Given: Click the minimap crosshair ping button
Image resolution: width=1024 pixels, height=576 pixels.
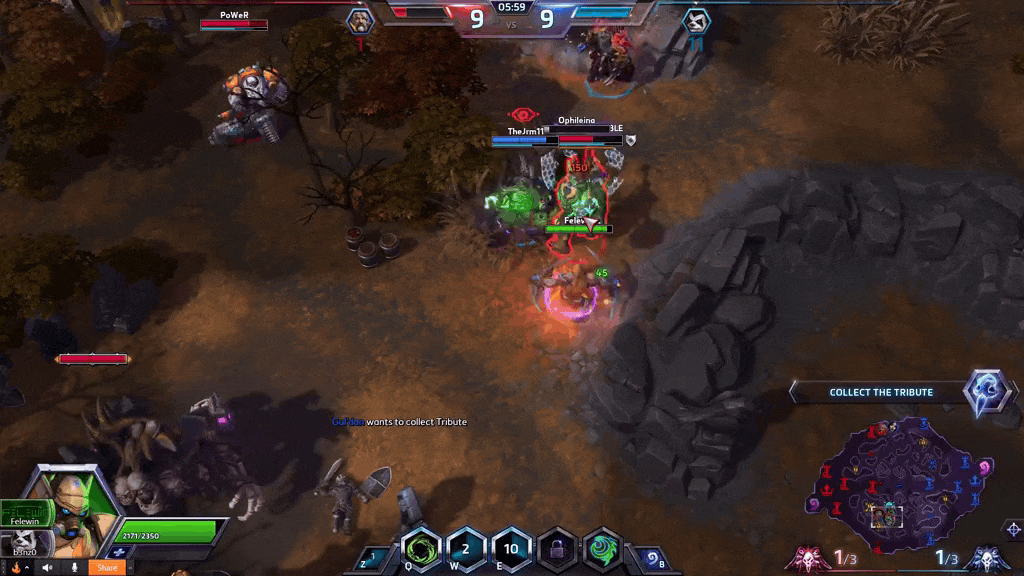Looking at the screenshot, I should (x=1012, y=528).
